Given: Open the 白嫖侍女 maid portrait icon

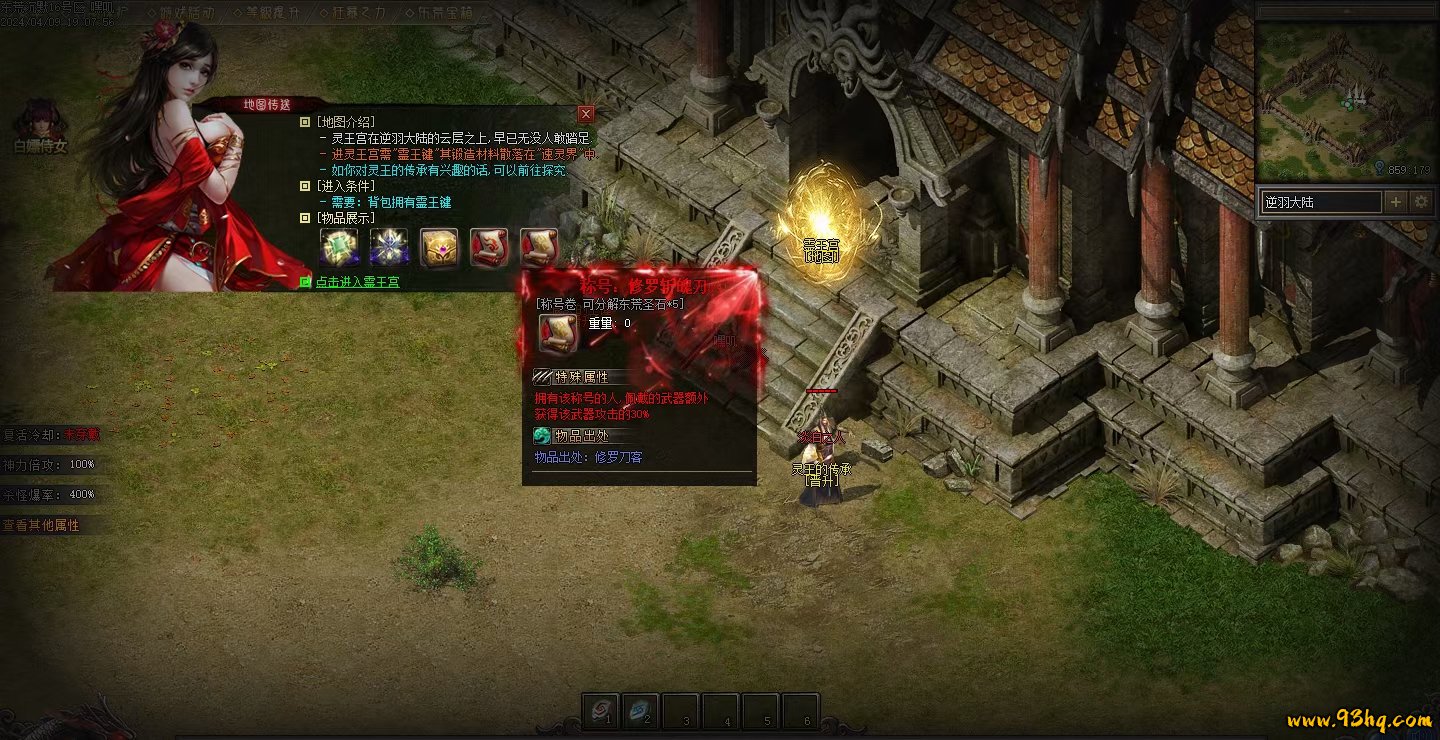Looking at the screenshot, I should (41, 123).
